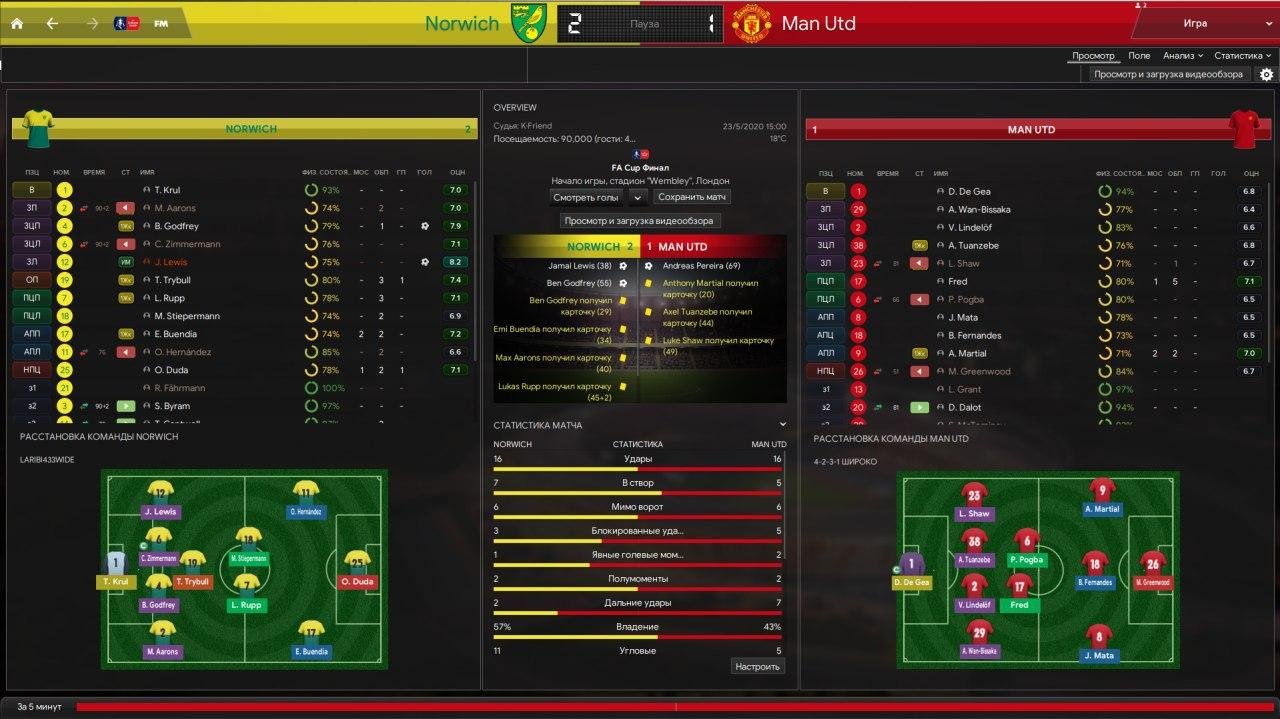The width and height of the screenshot is (1280, 719).
Task: Select J. Lewis row in Norwich list
Action: (171, 262)
